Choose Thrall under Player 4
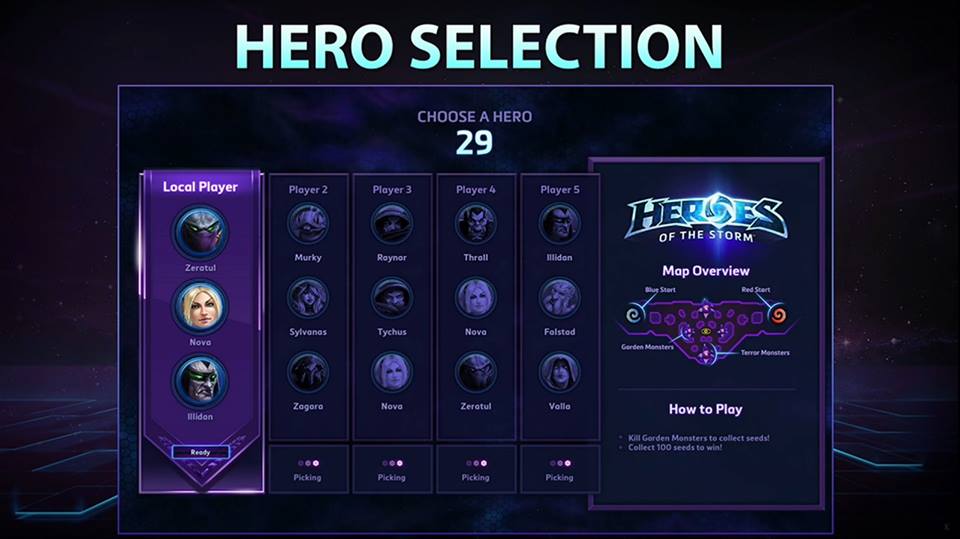Viewport: 960px width, 539px height. (x=476, y=224)
